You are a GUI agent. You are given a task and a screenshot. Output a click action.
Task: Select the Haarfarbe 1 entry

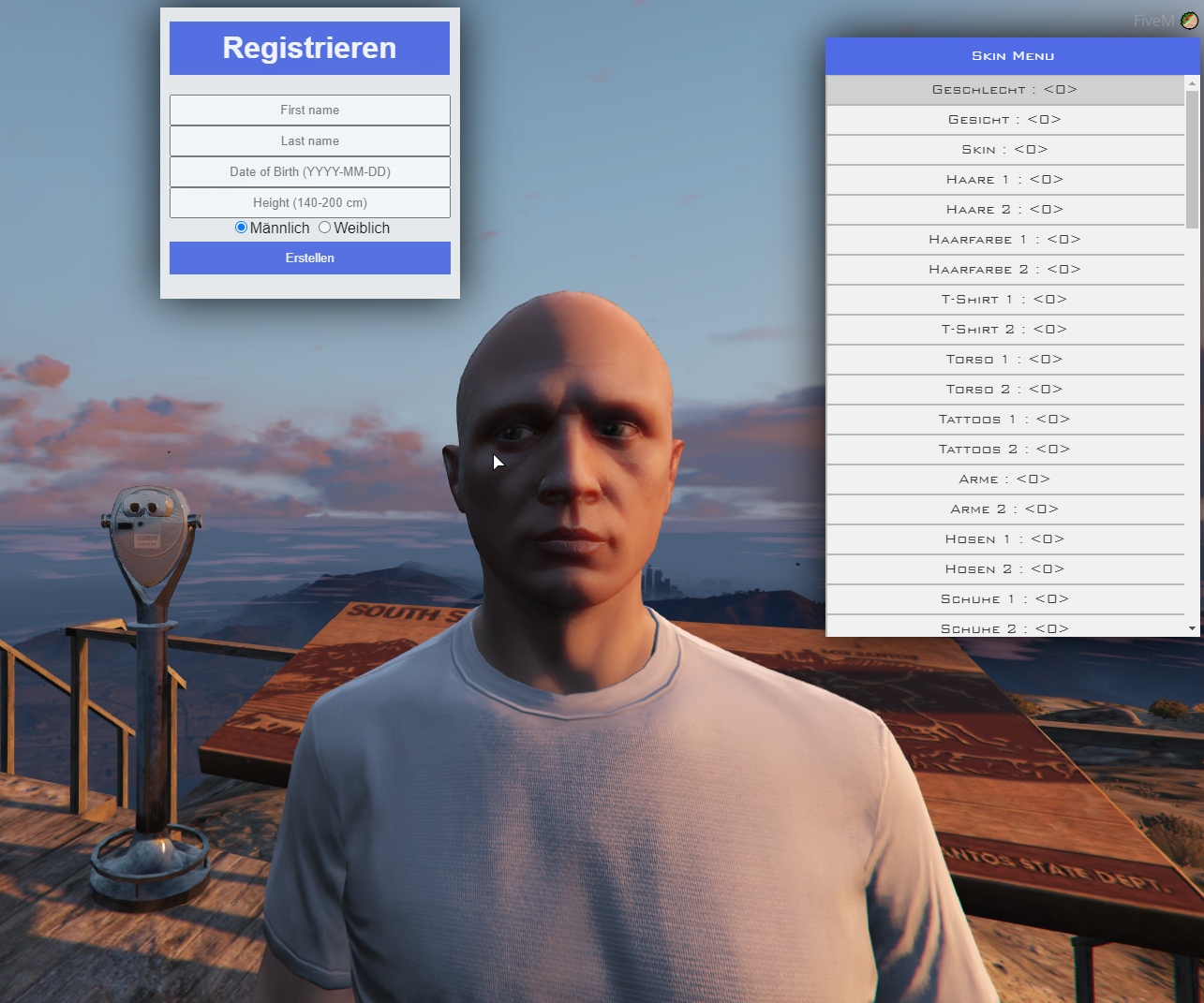coord(1004,240)
